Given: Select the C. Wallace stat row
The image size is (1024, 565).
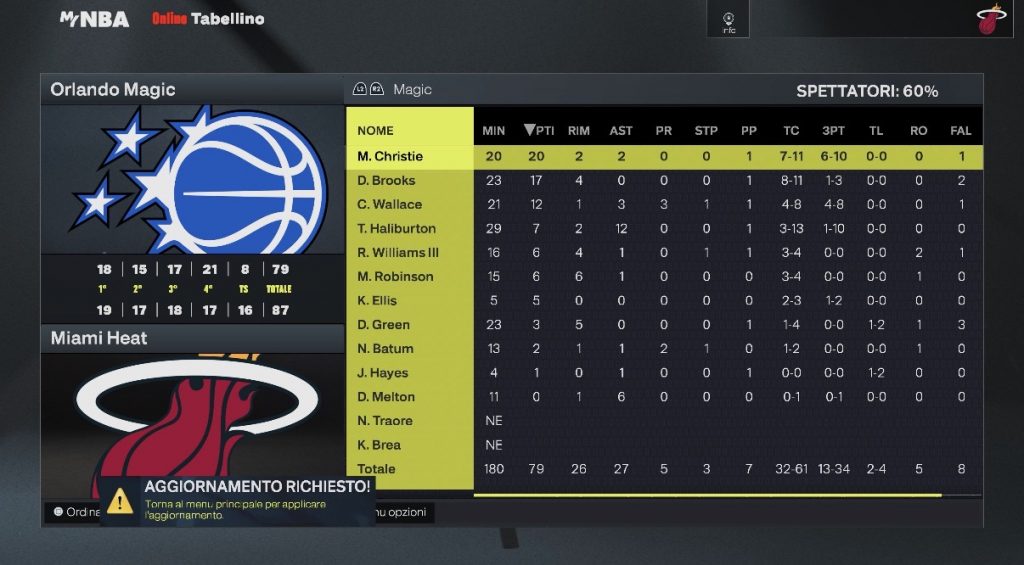Looking at the screenshot, I should click(x=389, y=205).
